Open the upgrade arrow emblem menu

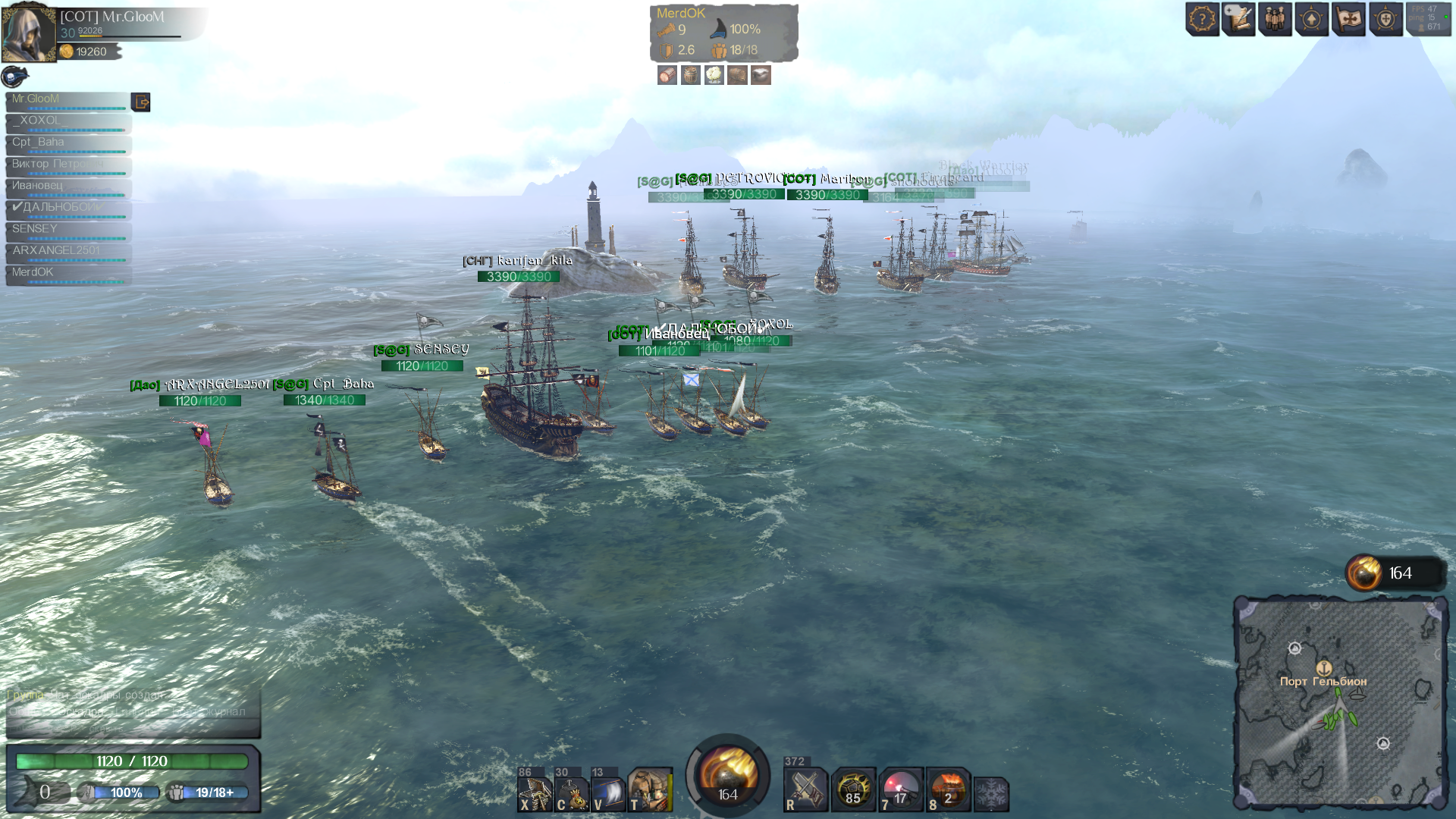coord(1311,19)
